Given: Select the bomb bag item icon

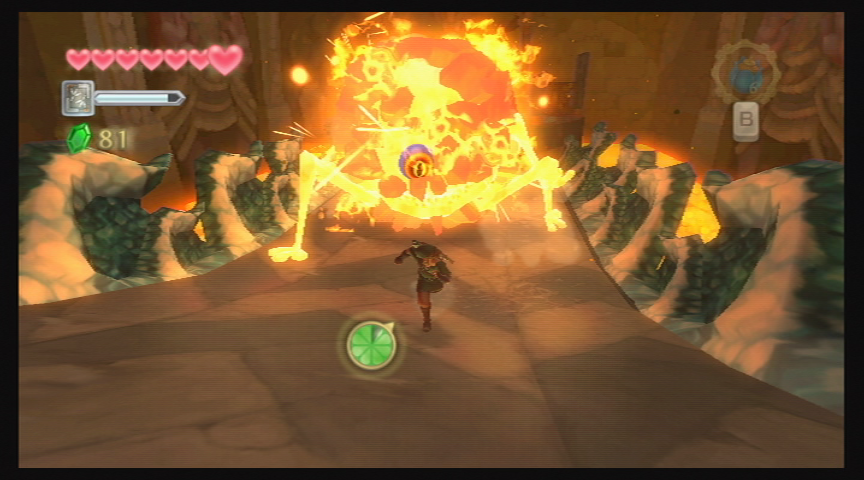Looking at the screenshot, I should [x=745, y=72].
